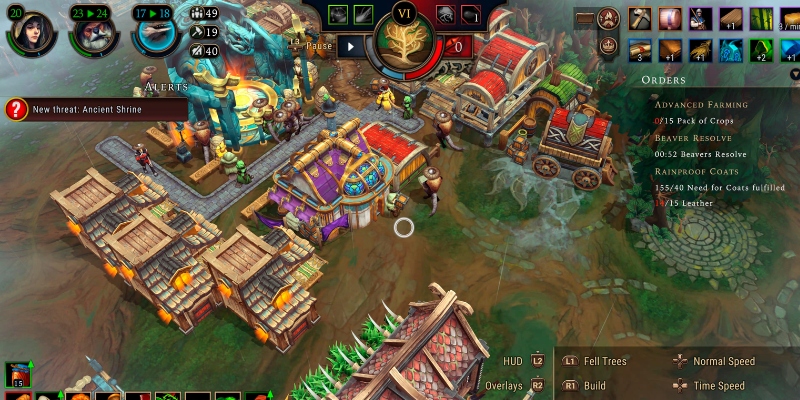Select the scroll perk icon showing 3
800x400 pixels.
[641, 49]
